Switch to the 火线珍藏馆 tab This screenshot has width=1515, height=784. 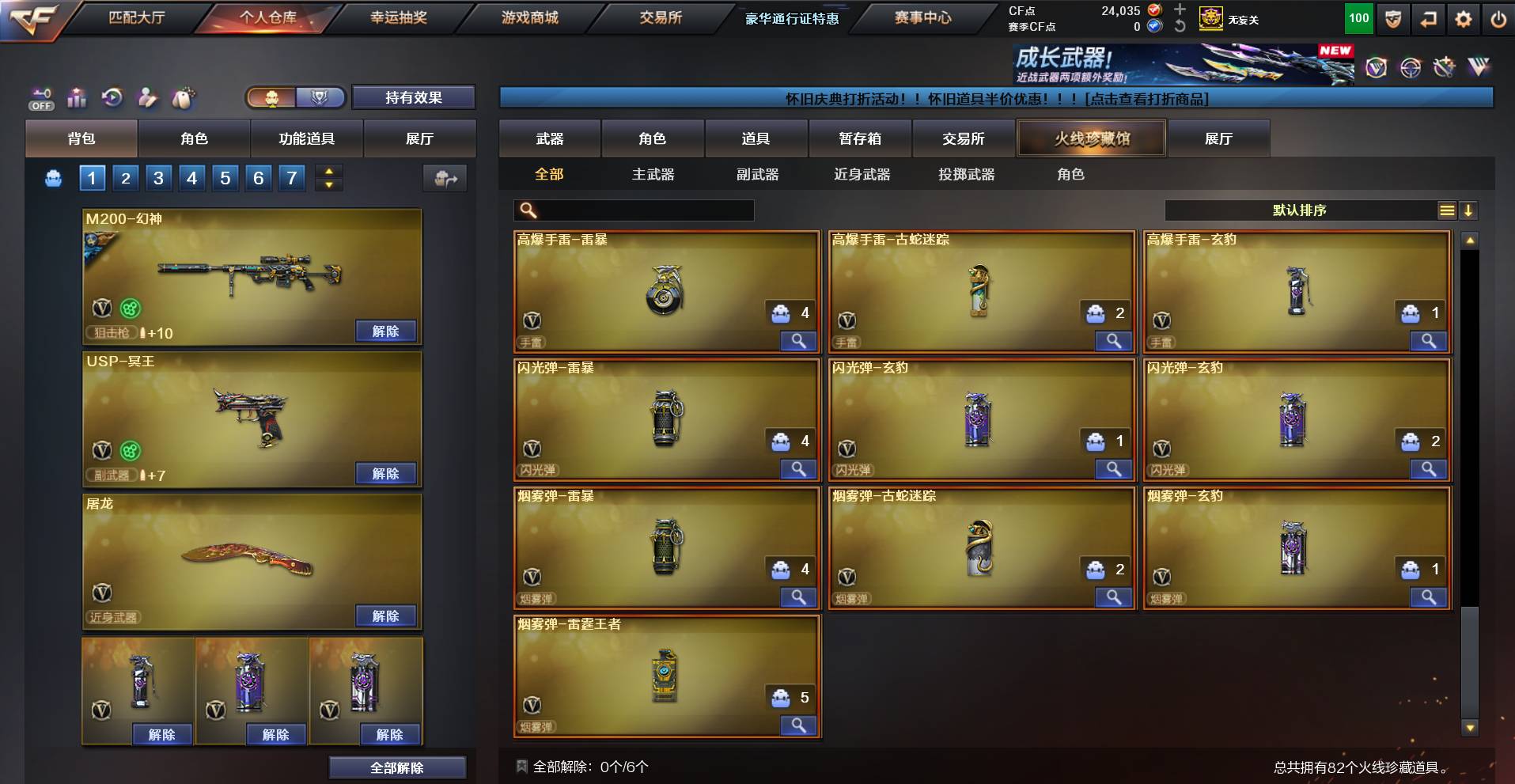pyautogui.click(x=1093, y=138)
